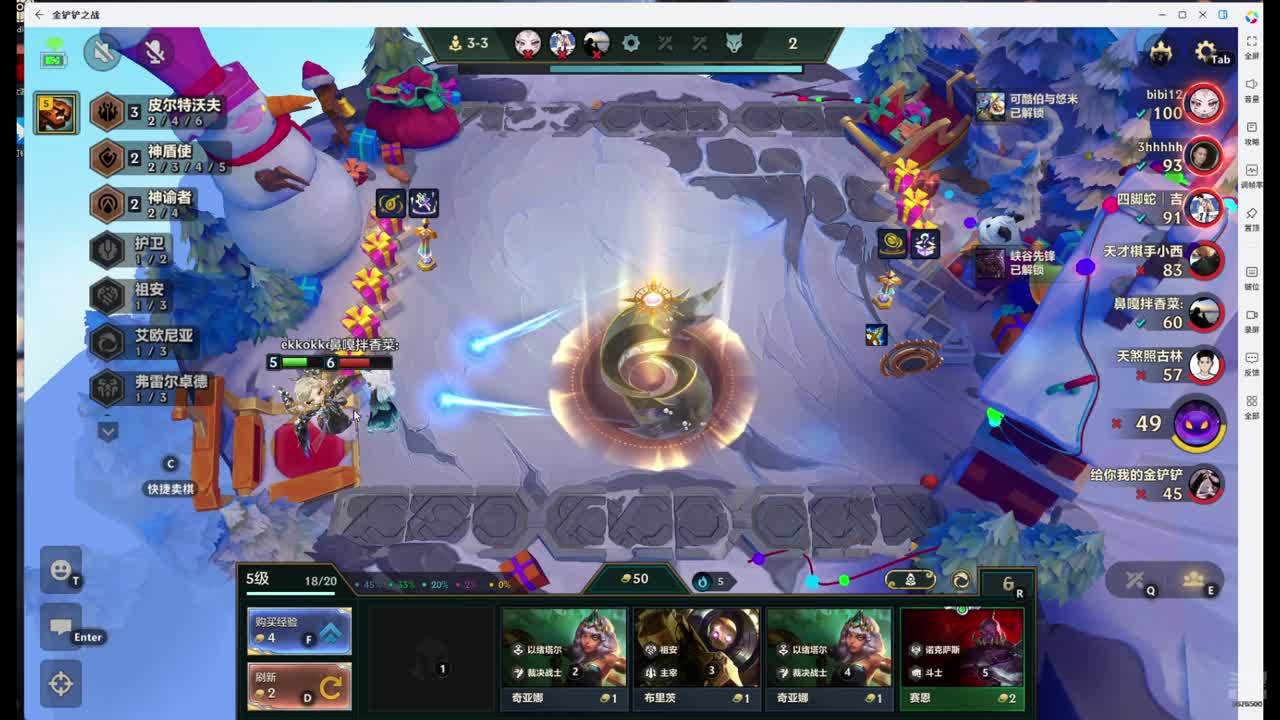Open the emoji face panel
The height and width of the screenshot is (720, 1280).
[x=60, y=571]
